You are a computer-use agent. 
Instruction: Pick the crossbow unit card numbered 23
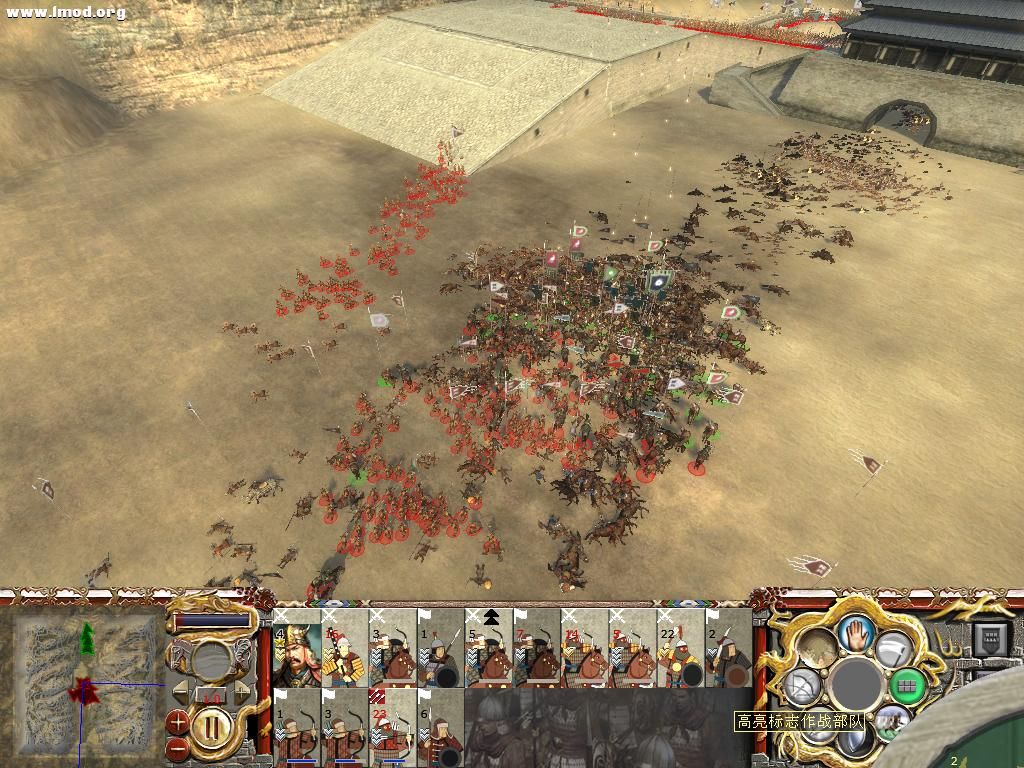pos(392,727)
